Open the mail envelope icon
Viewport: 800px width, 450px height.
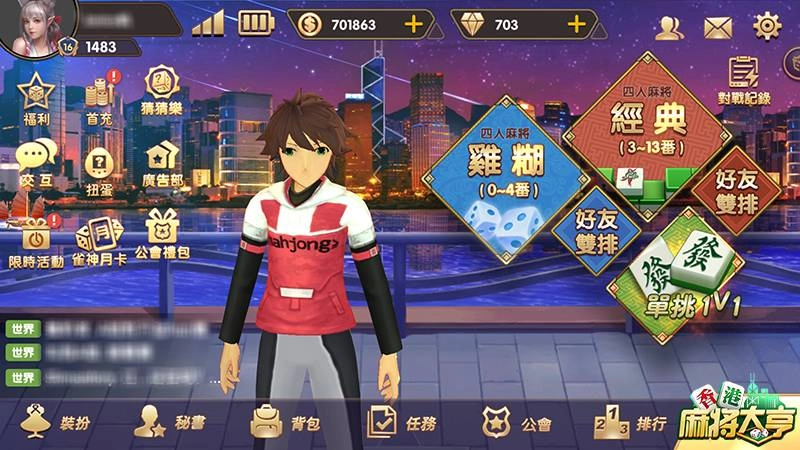[x=718, y=26]
